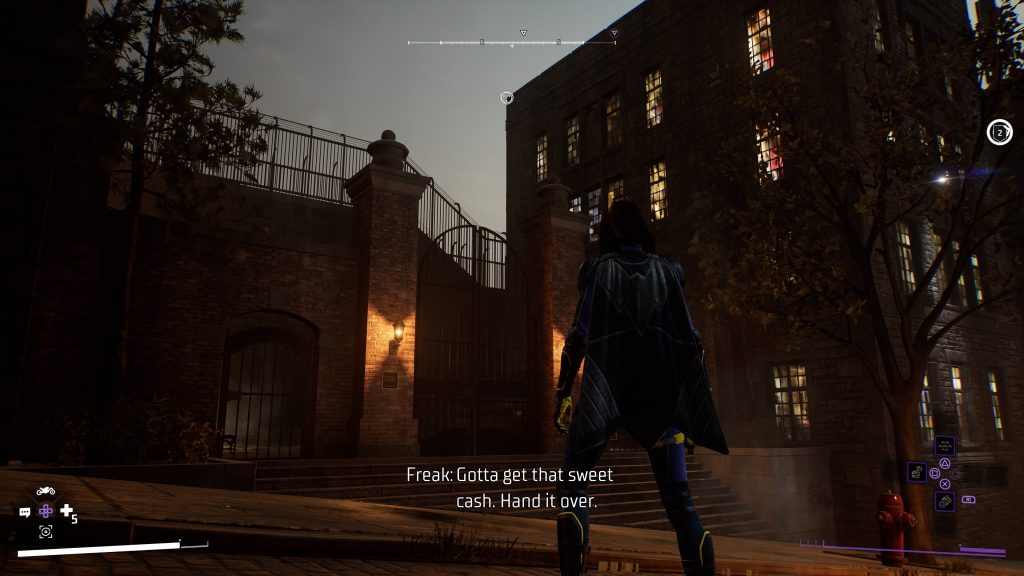The height and width of the screenshot is (576, 1024).
Task: Summon the Batcycle via motorcycle icon
Action: point(45,491)
